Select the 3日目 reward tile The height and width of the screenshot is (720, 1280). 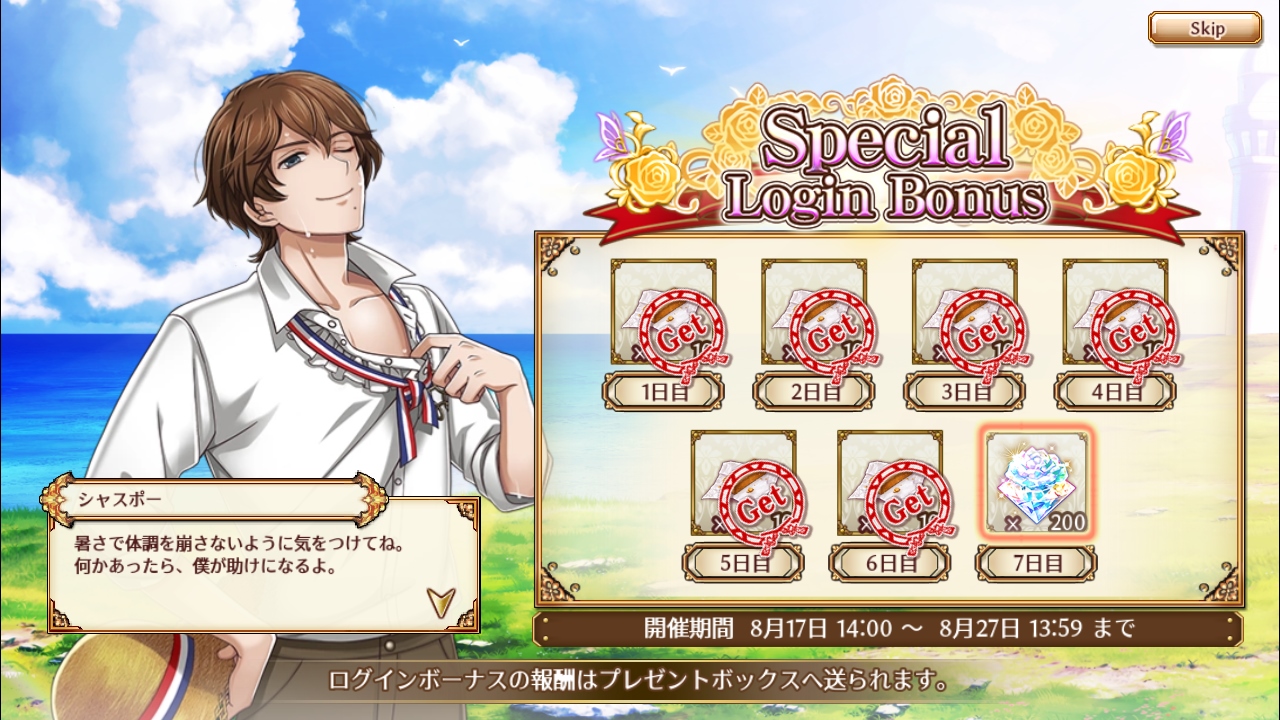(964, 313)
